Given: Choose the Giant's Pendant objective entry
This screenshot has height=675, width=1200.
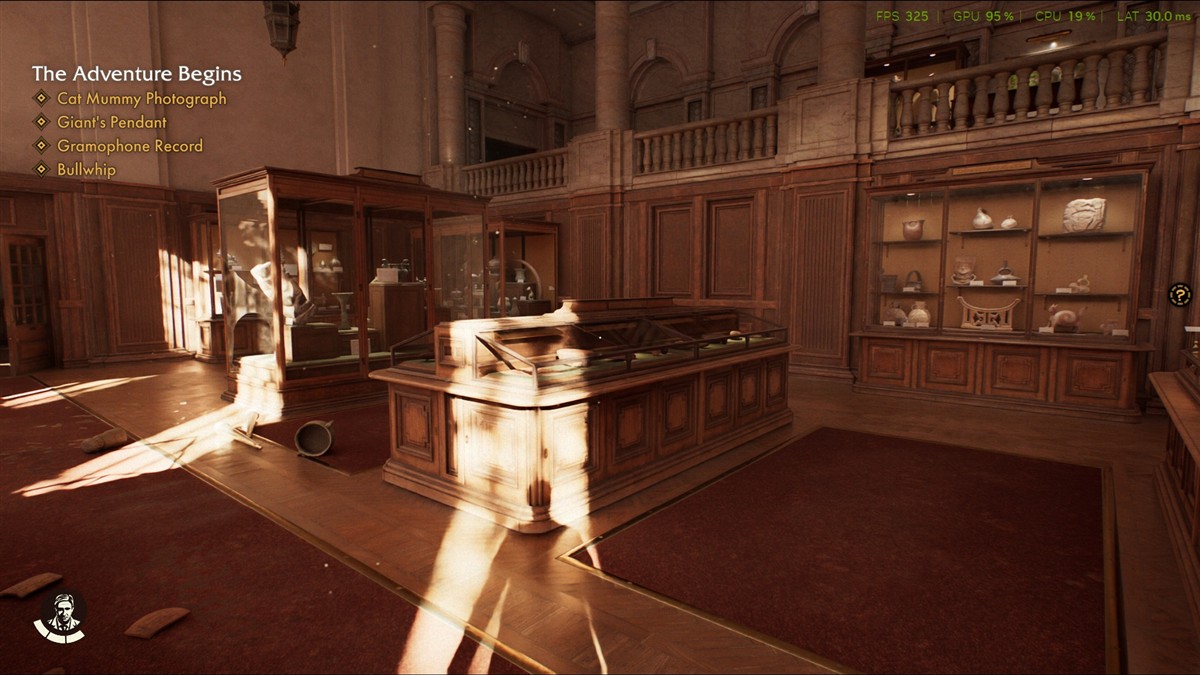Looking at the screenshot, I should point(111,122).
